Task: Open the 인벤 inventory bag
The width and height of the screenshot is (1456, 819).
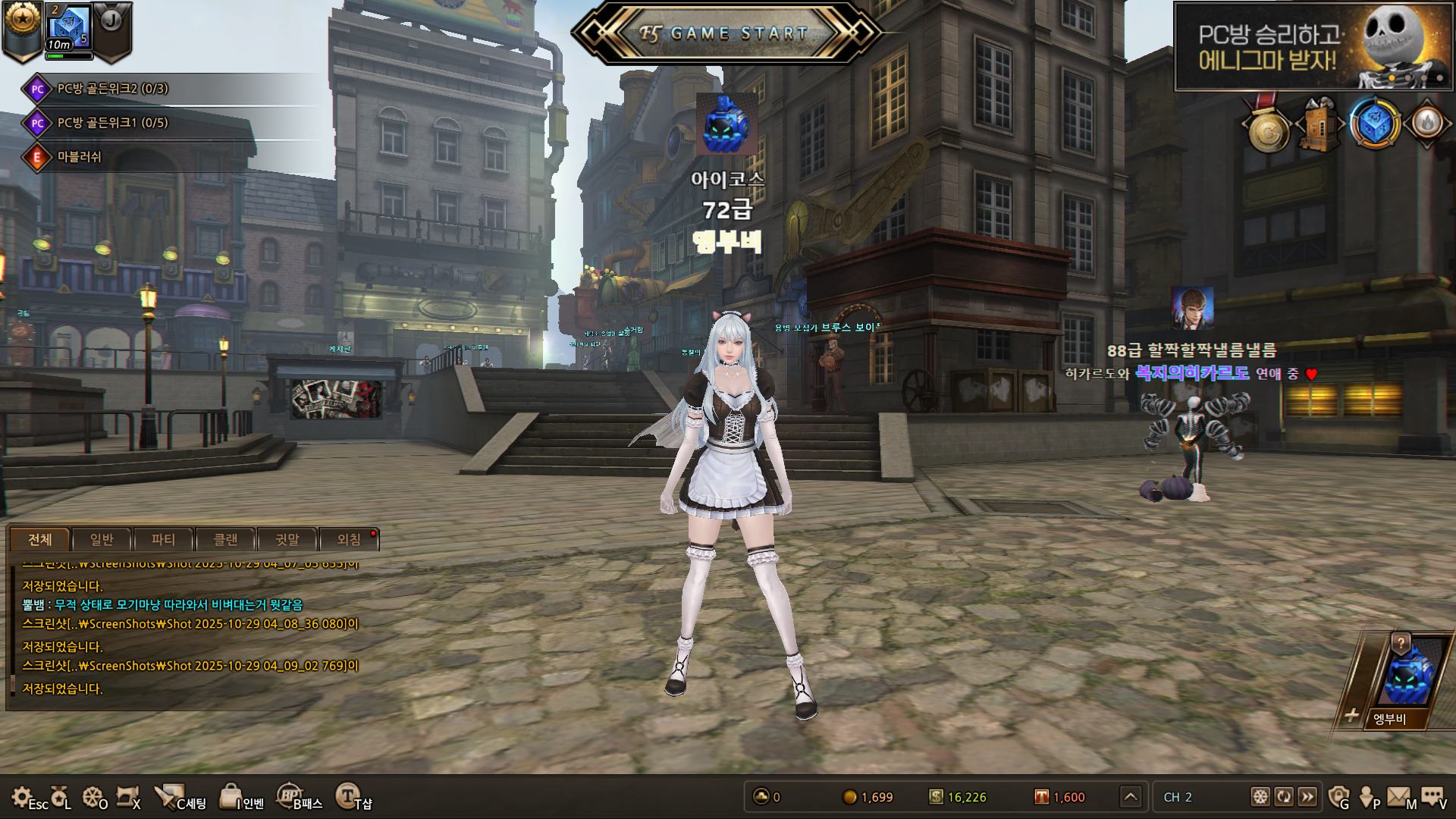Action: click(231, 796)
